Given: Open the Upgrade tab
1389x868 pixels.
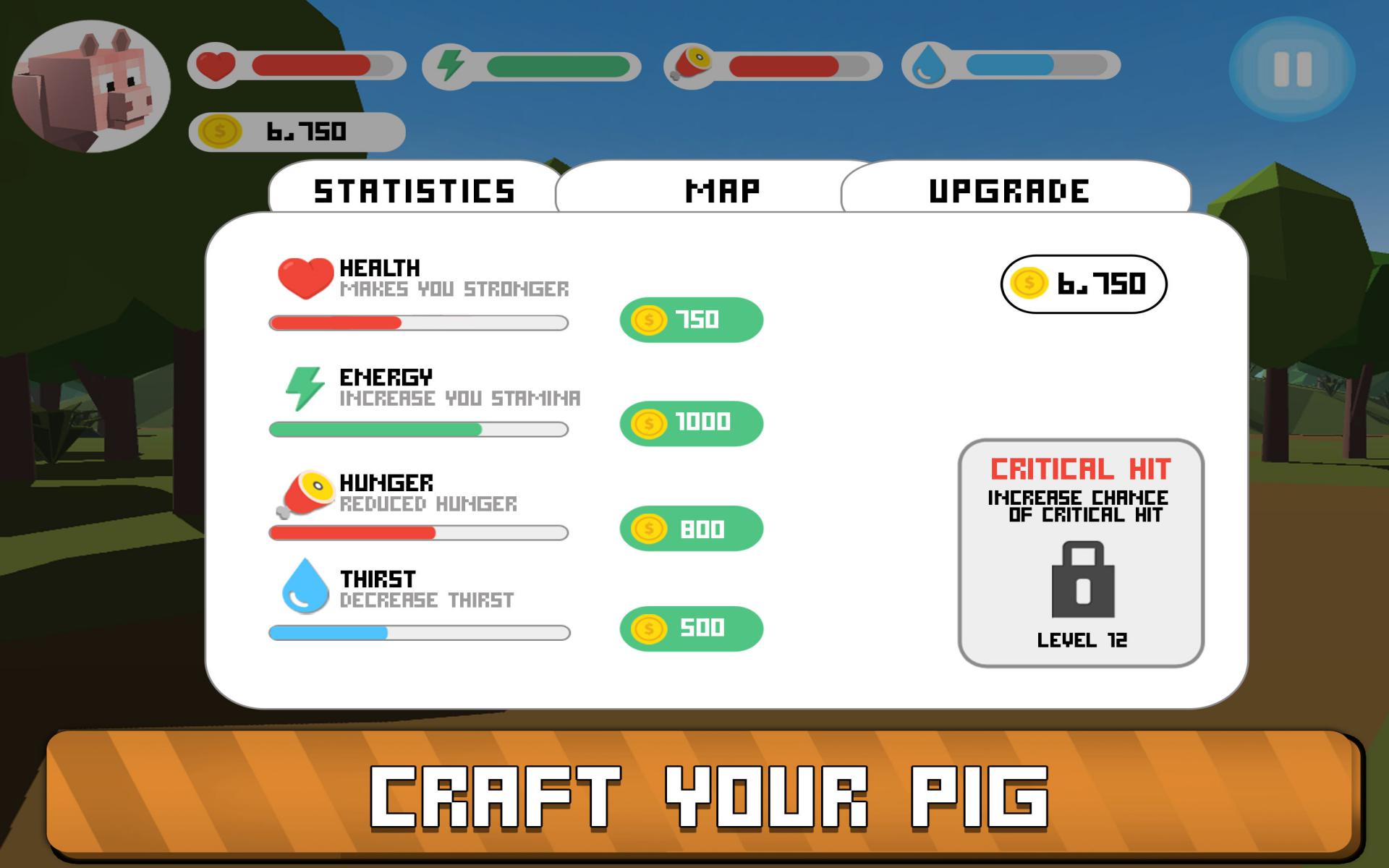Looking at the screenshot, I should pyautogui.click(x=1008, y=190).
